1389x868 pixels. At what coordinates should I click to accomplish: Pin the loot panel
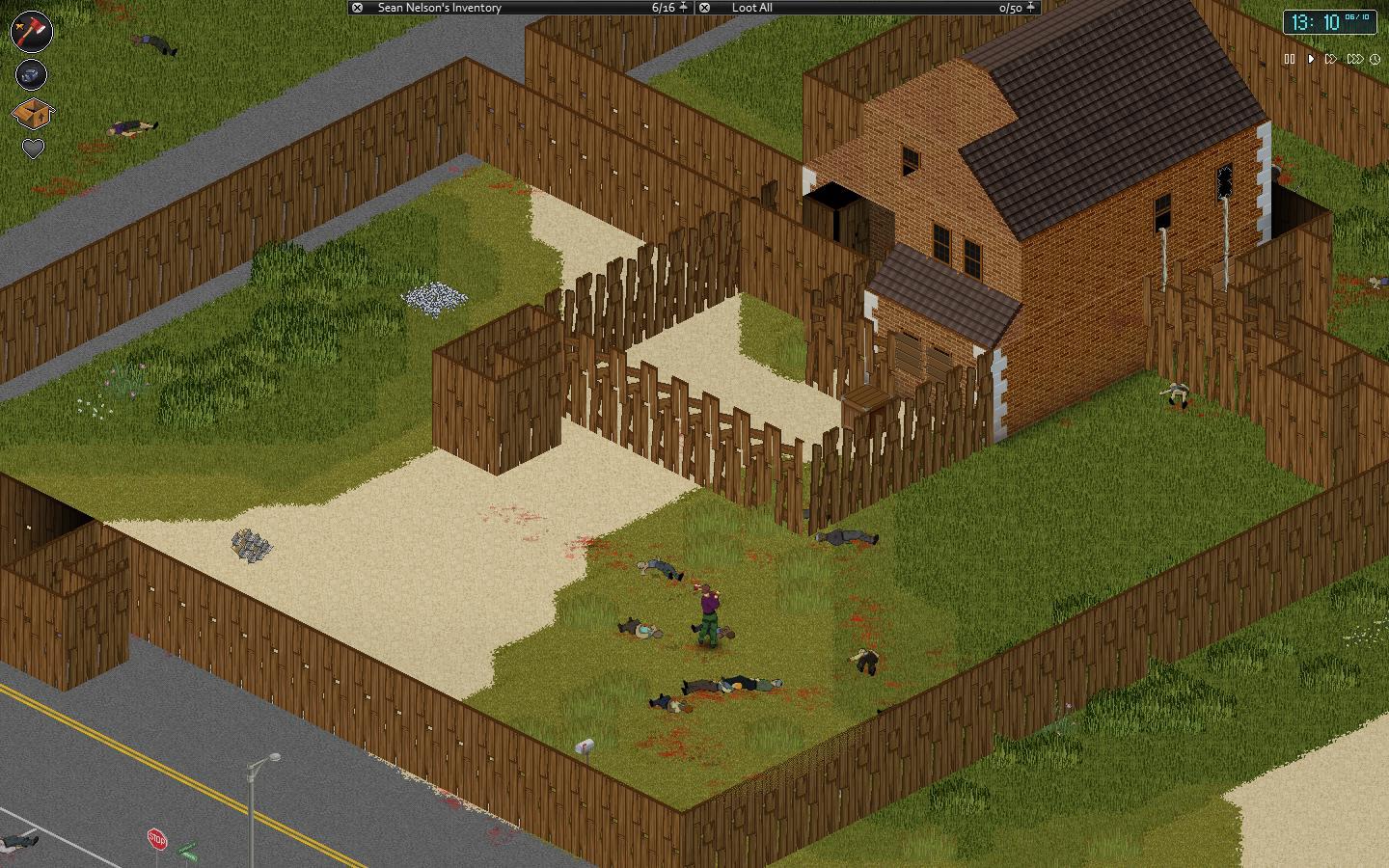1030,8
